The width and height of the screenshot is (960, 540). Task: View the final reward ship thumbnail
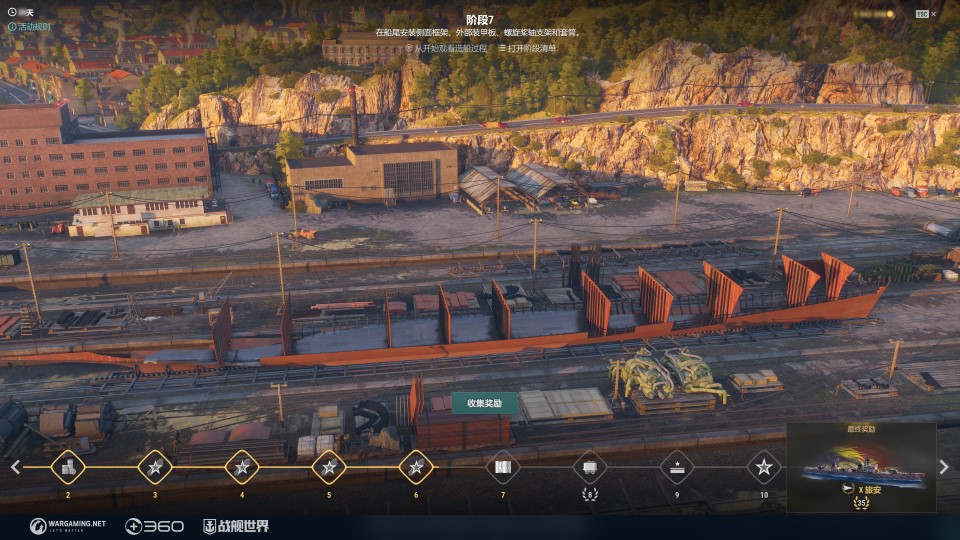[x=860, y=467]
